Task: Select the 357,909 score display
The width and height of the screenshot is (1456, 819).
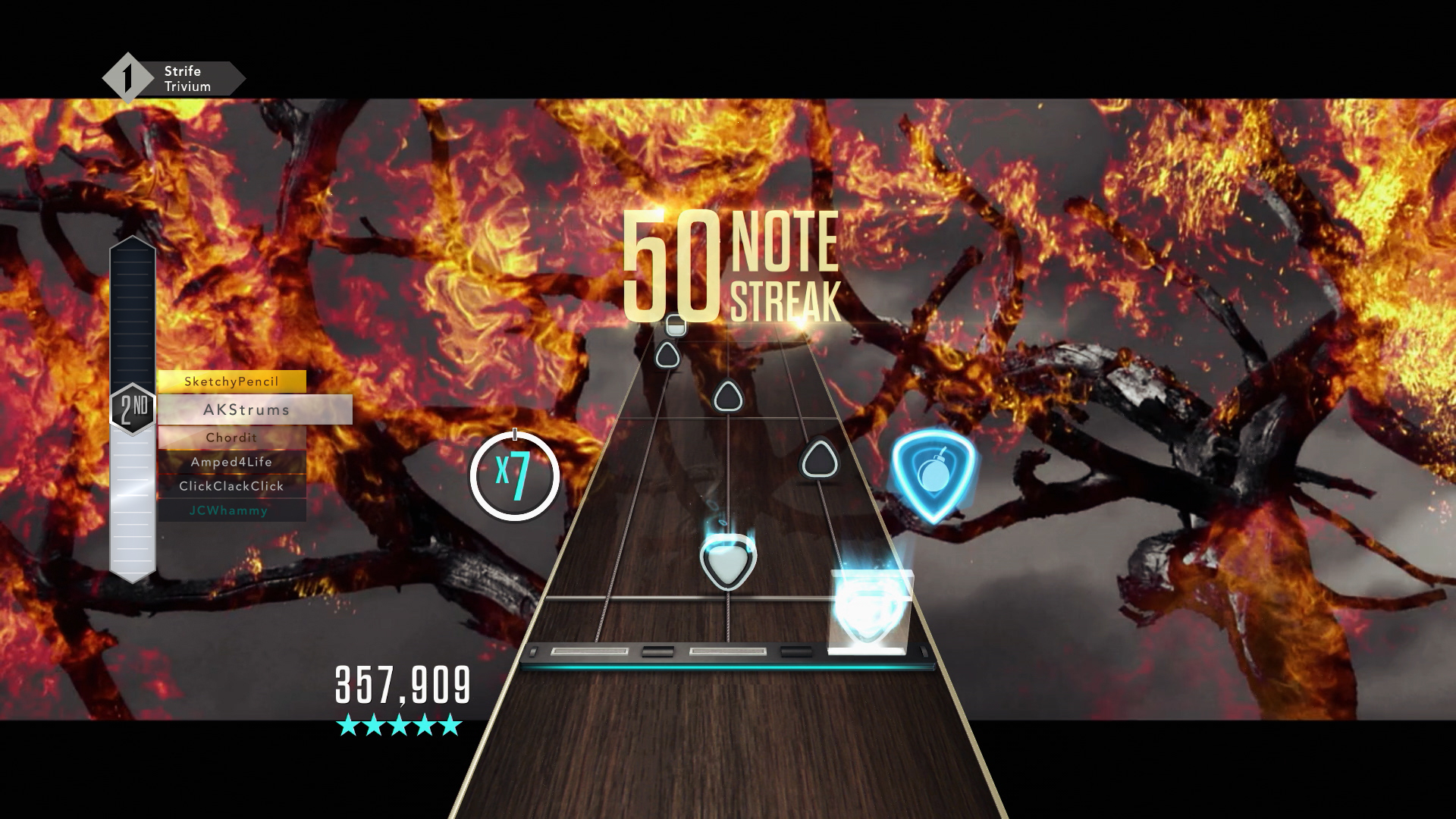Action: click(402, 684)
